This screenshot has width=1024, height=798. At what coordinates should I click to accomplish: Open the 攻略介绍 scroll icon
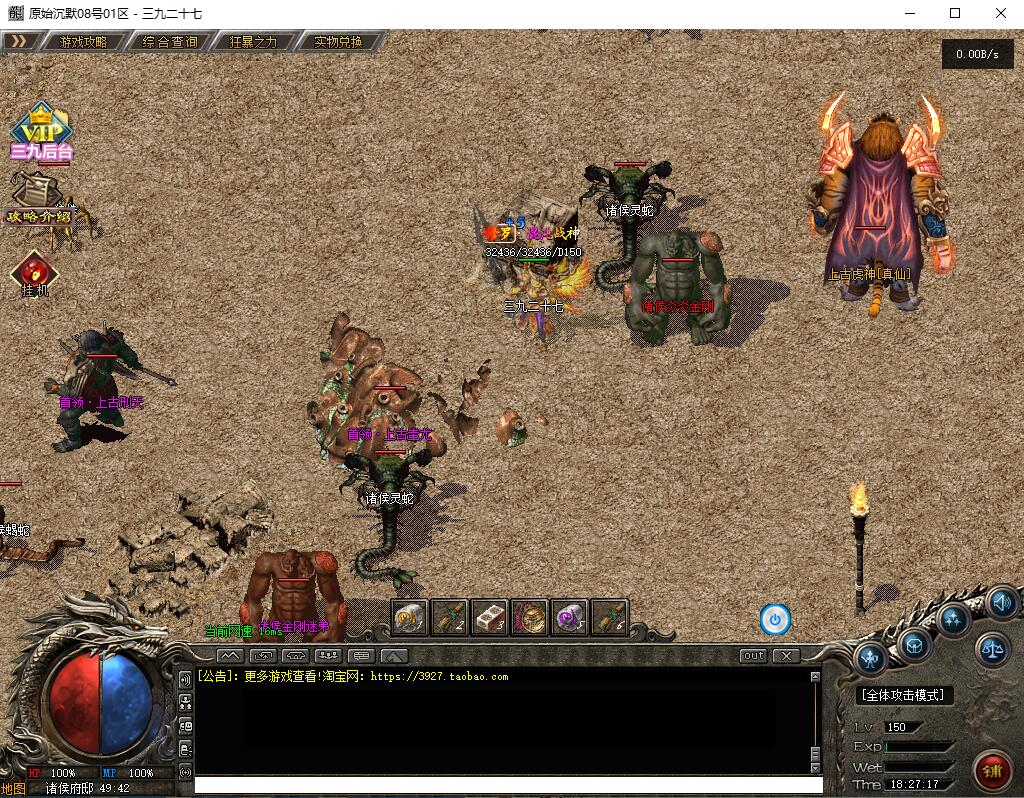click(38, 198)
